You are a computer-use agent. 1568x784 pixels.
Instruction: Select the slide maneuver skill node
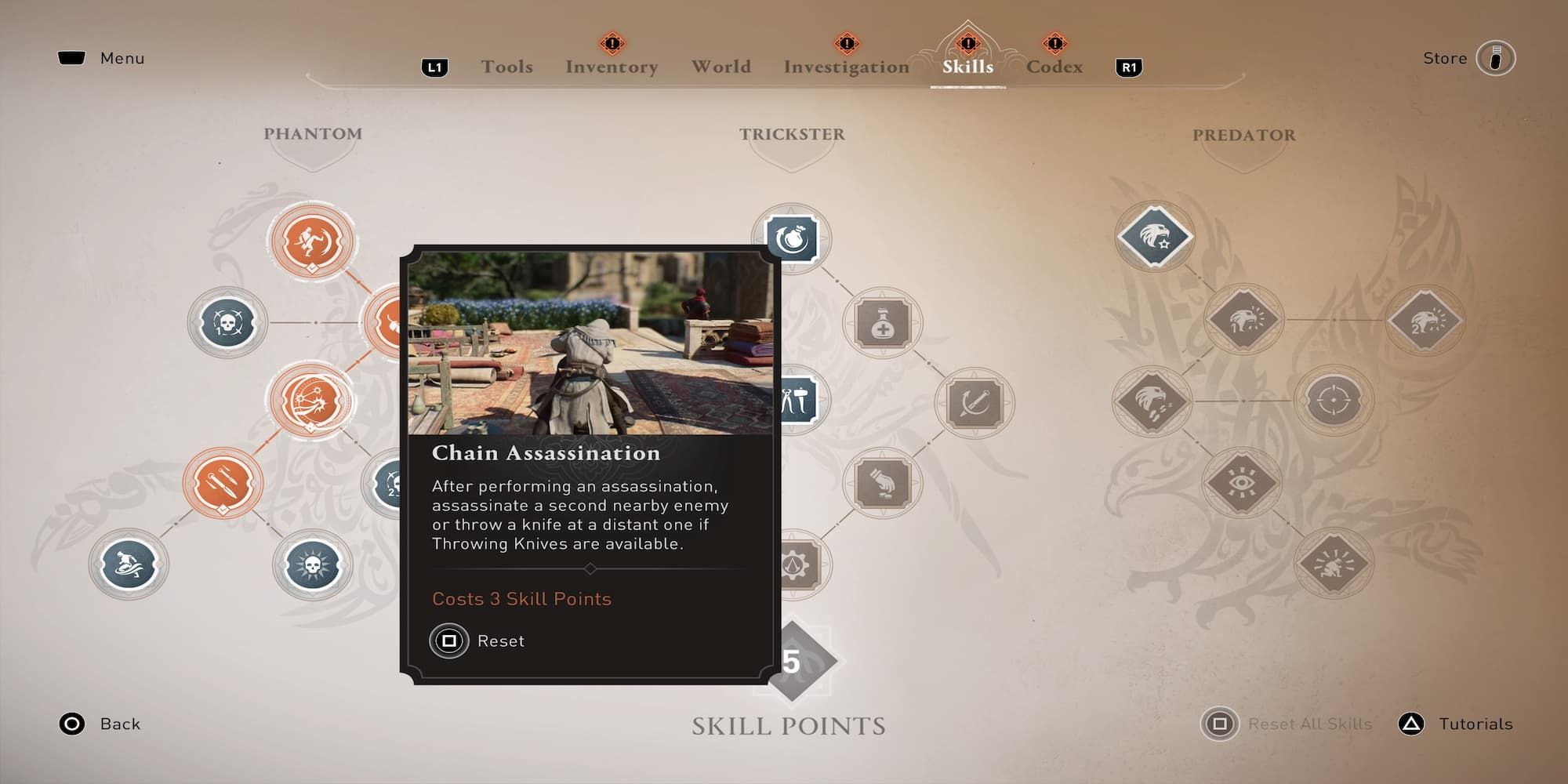pos(129,563)
